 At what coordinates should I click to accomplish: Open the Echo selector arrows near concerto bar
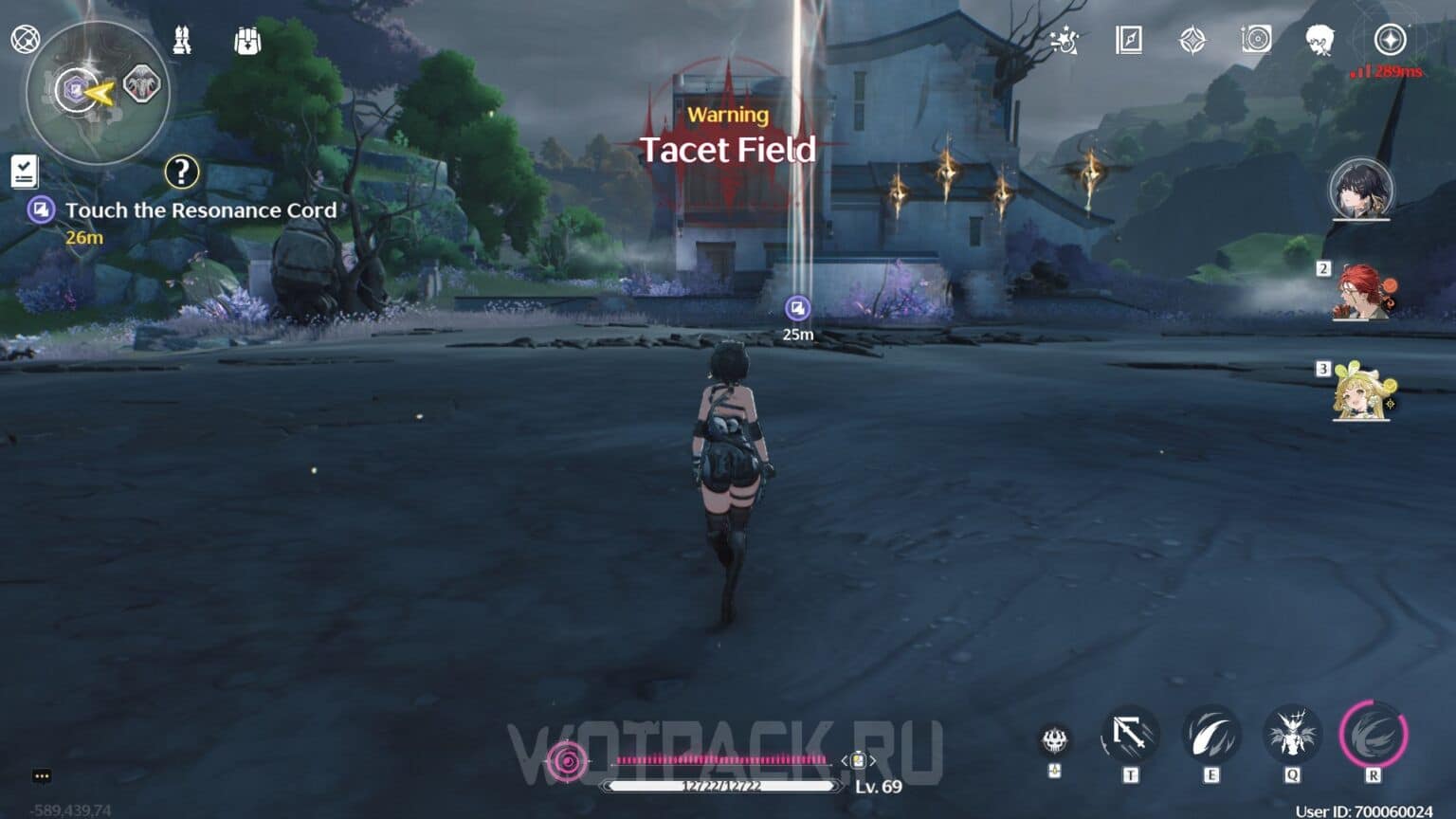(856, 759)
